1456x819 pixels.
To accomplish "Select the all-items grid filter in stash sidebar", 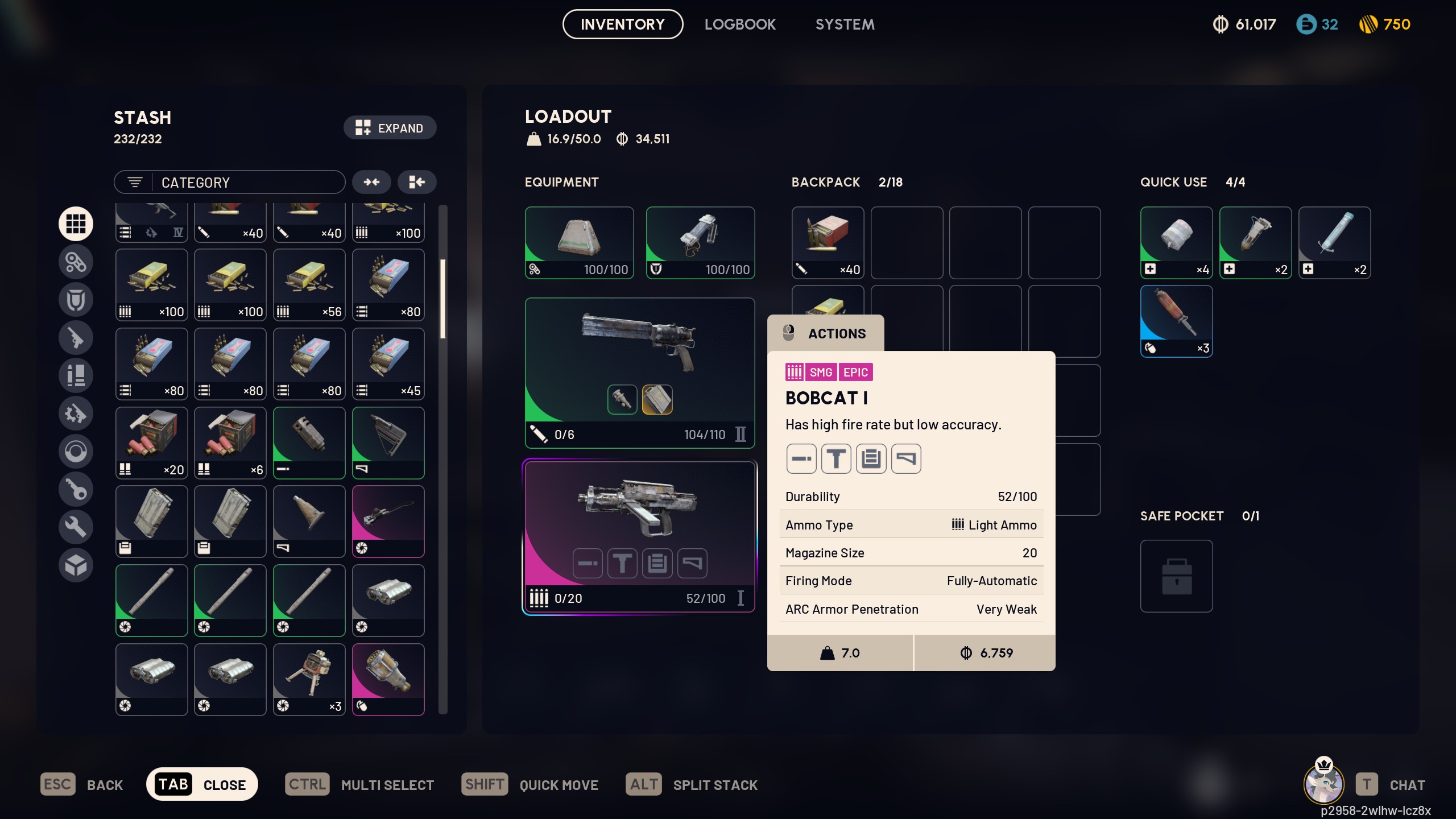I will click(76, 224).
